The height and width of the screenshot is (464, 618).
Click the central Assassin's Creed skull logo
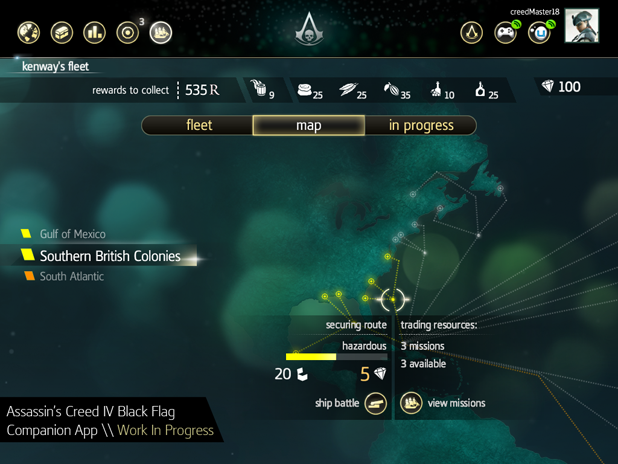tap(308, 31)
